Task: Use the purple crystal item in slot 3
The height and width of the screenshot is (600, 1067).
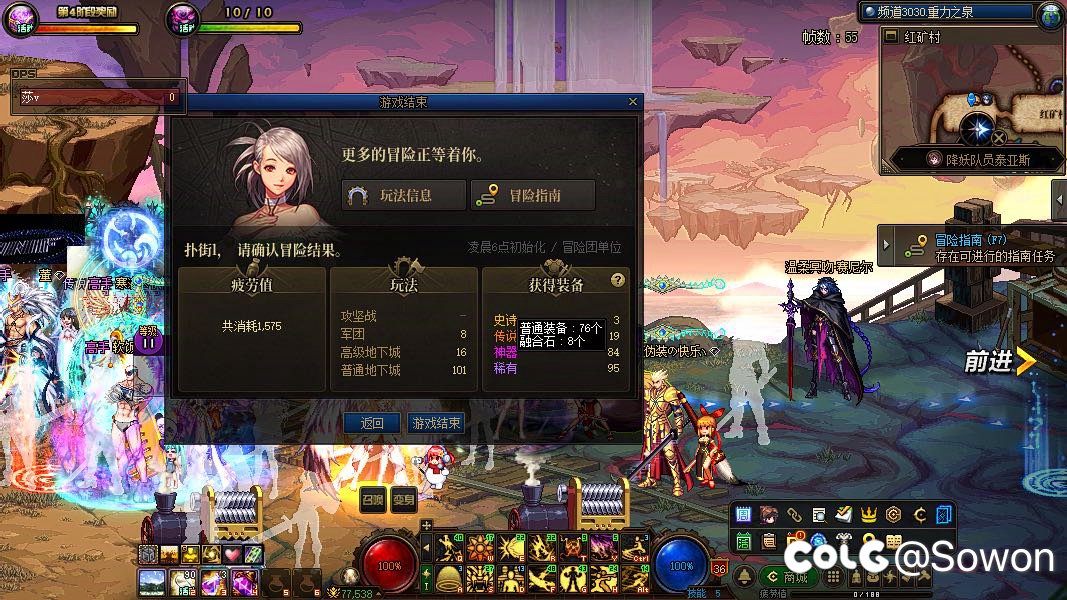Action: 215,581
